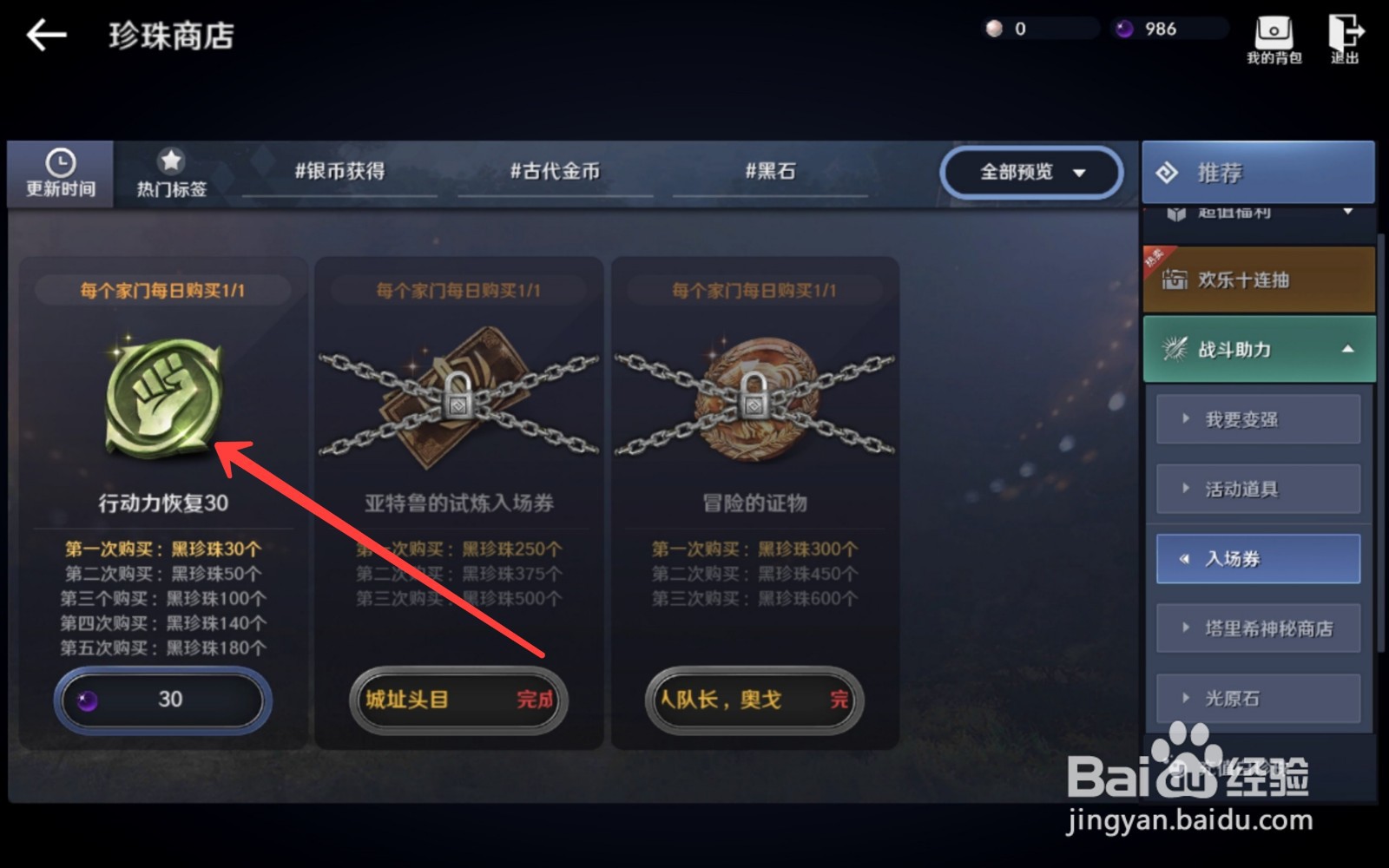Click the 城址头目 完成 quest button
The width and height of the screenshot is (1389, 868).
pyautogui.click(x=458, y=700)
